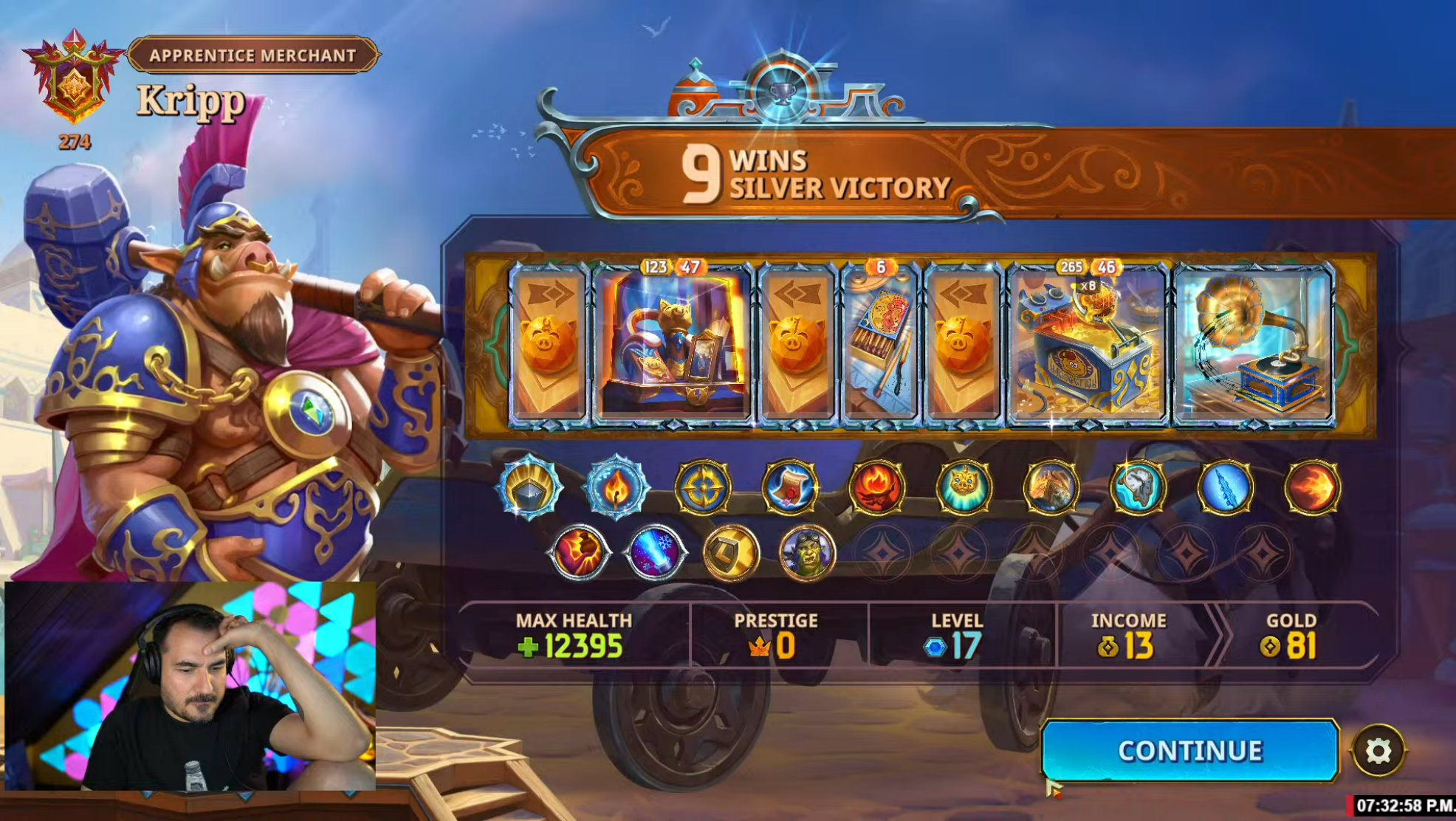View the melting clock skill icon
The width and height of the screenshot is (1456, 821).
[x=1138, y=487]
